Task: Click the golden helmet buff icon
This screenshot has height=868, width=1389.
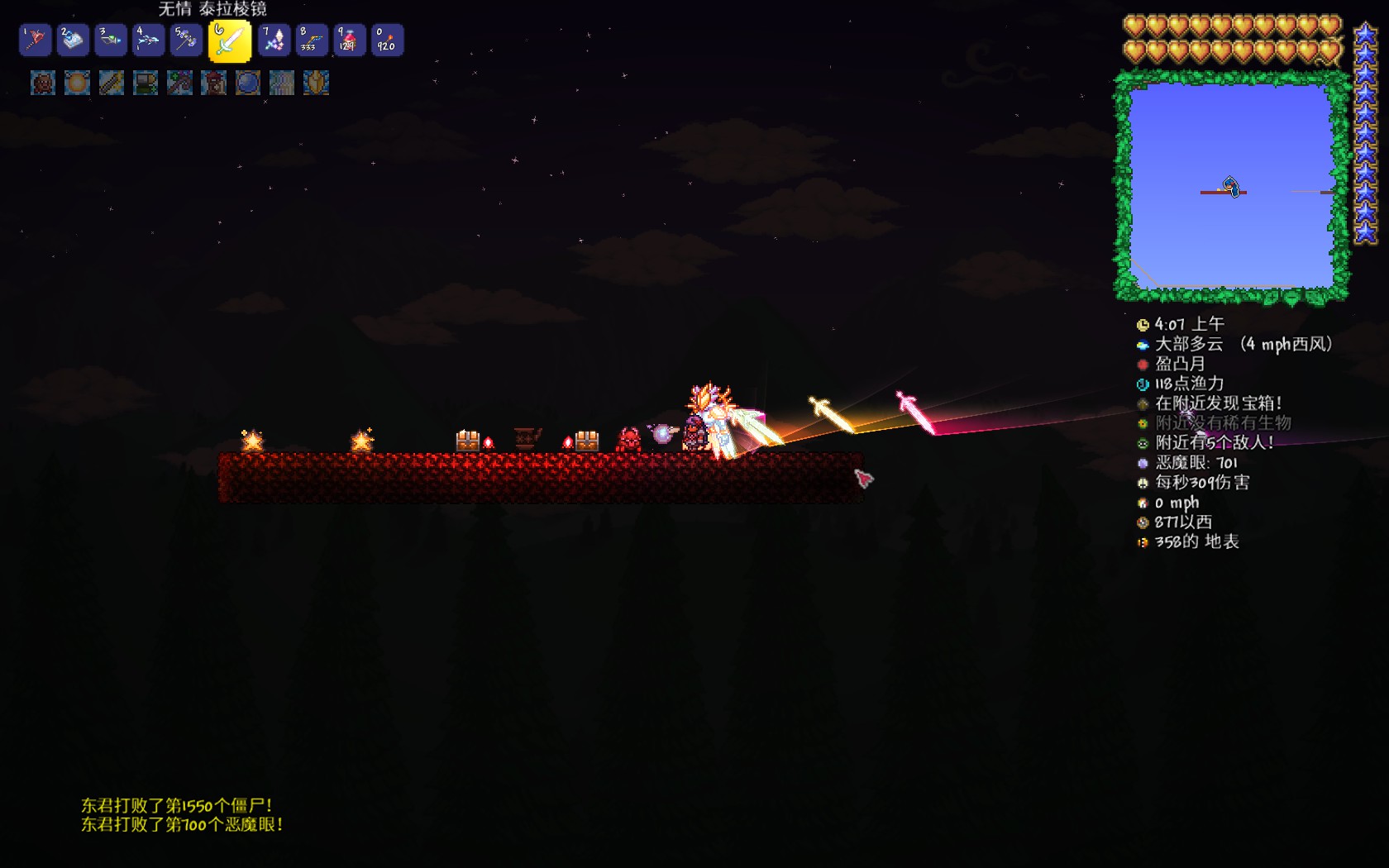Action: click(x=316, y=83)
